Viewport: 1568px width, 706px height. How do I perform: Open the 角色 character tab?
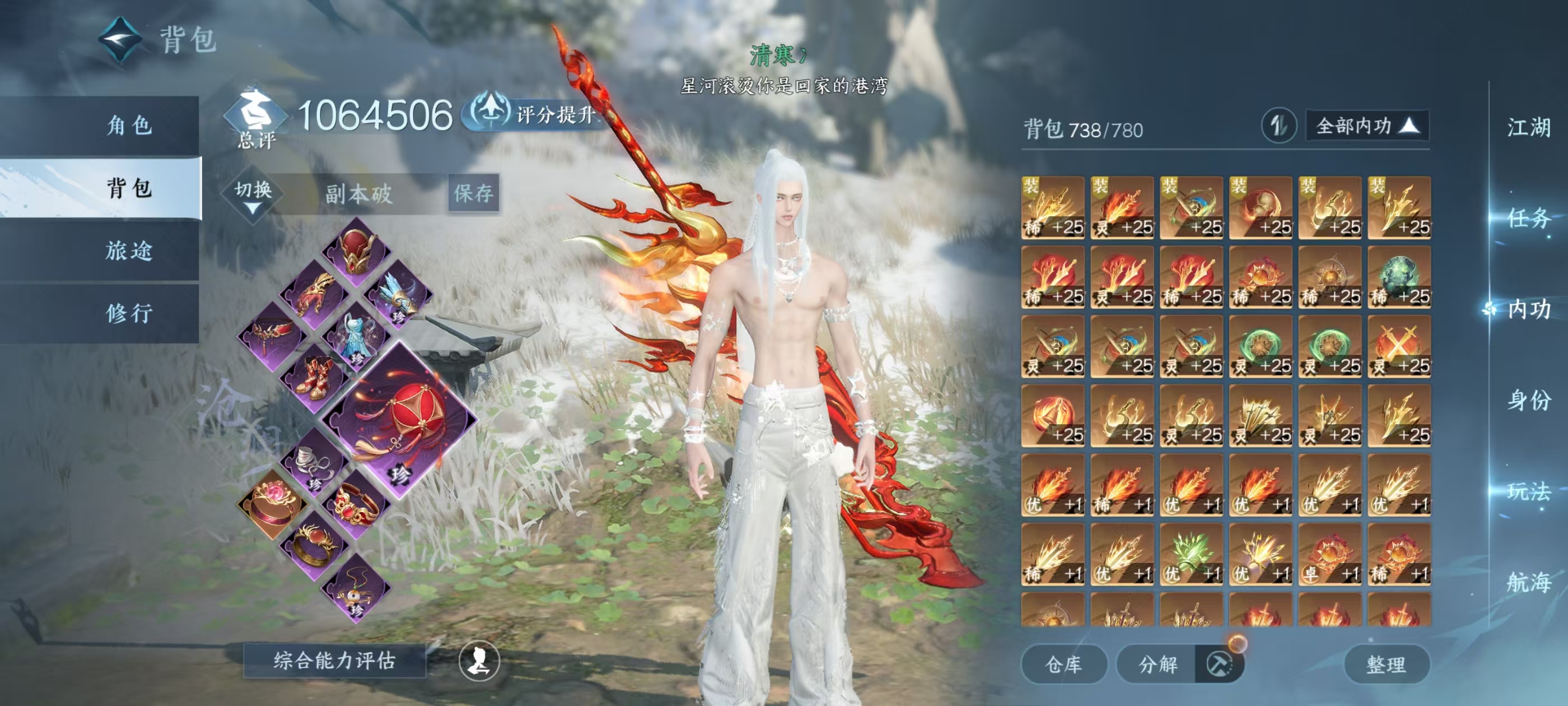pos(128,126)
